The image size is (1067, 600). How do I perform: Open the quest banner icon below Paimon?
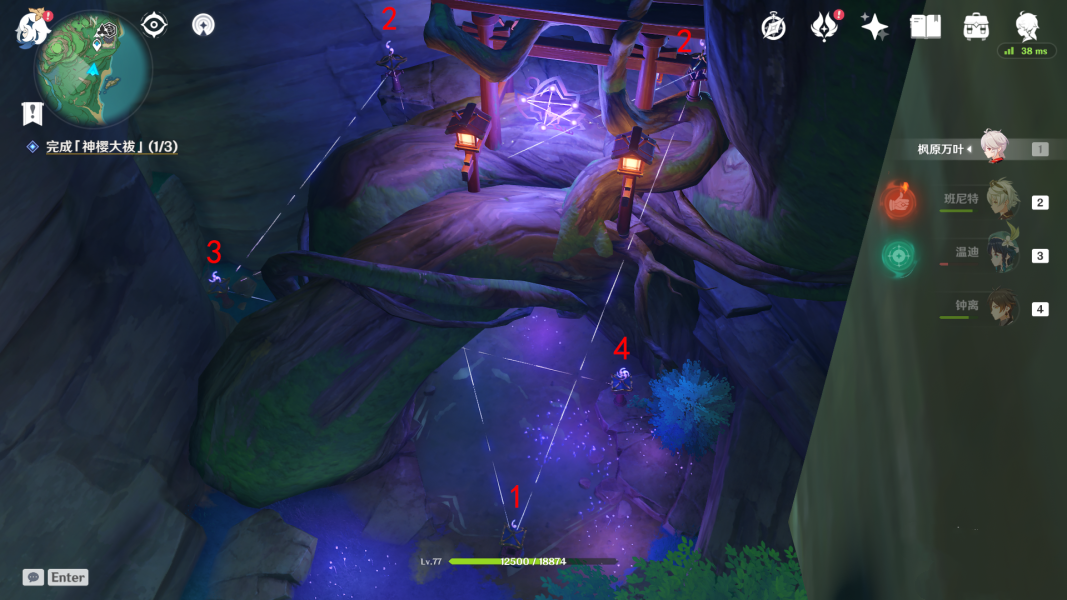[33, 113]
